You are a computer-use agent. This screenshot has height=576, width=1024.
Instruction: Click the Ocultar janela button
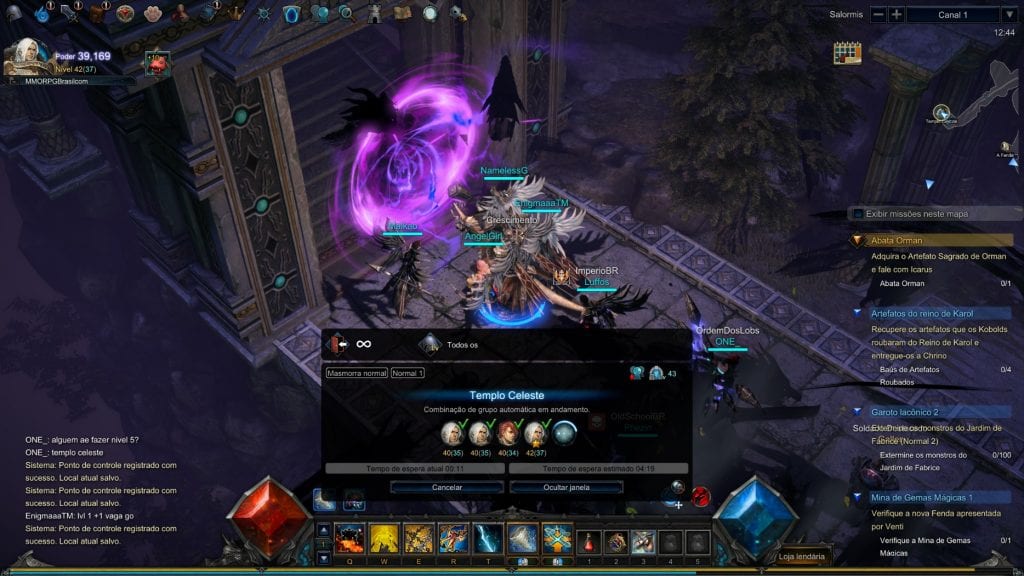point(566,487)
